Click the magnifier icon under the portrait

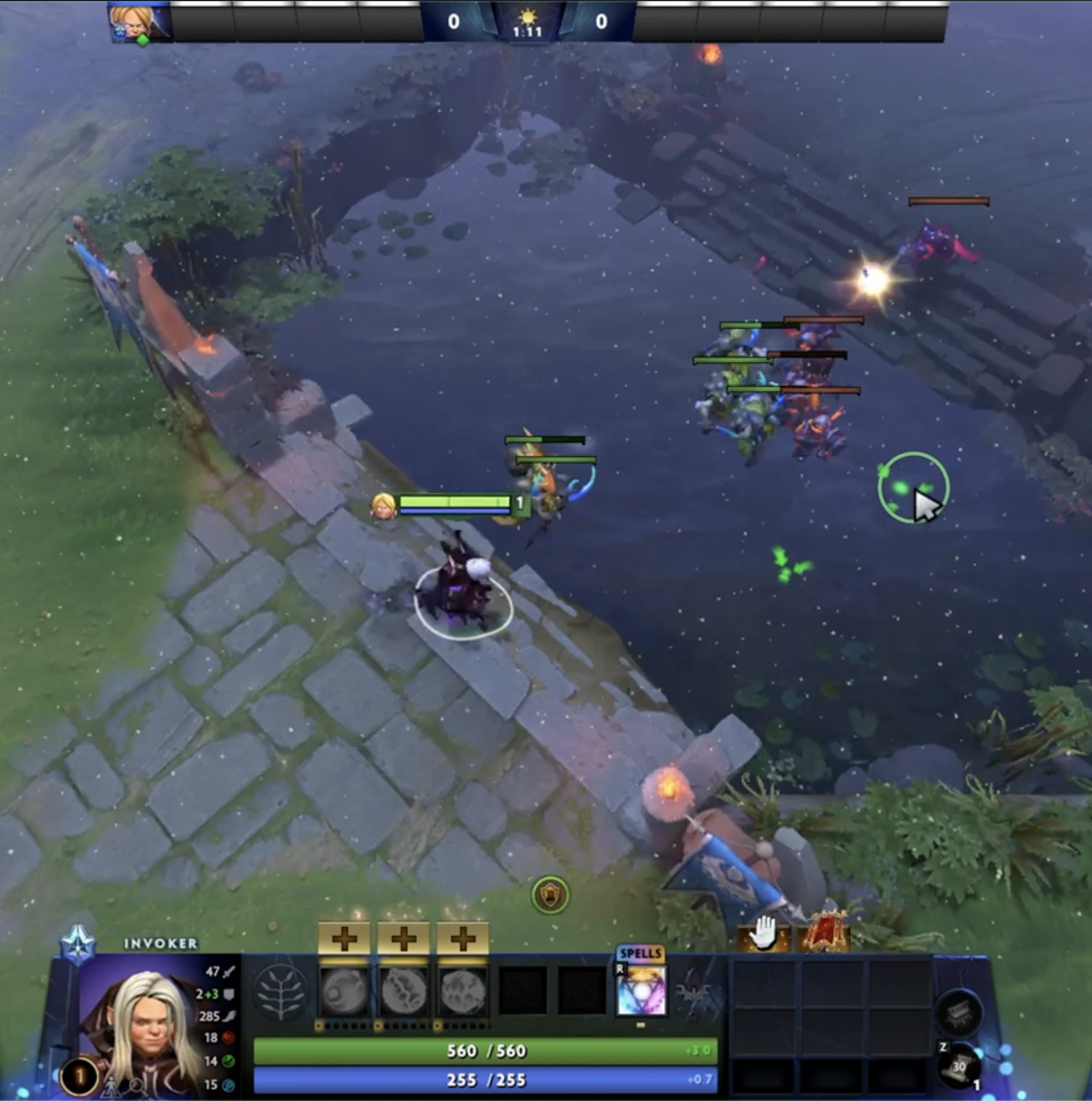tap(136, 1085)
